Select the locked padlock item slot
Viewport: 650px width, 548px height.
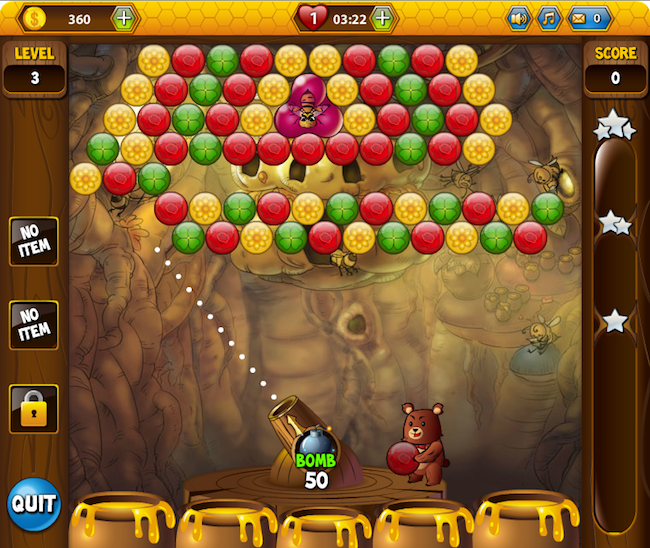[34, 408]
